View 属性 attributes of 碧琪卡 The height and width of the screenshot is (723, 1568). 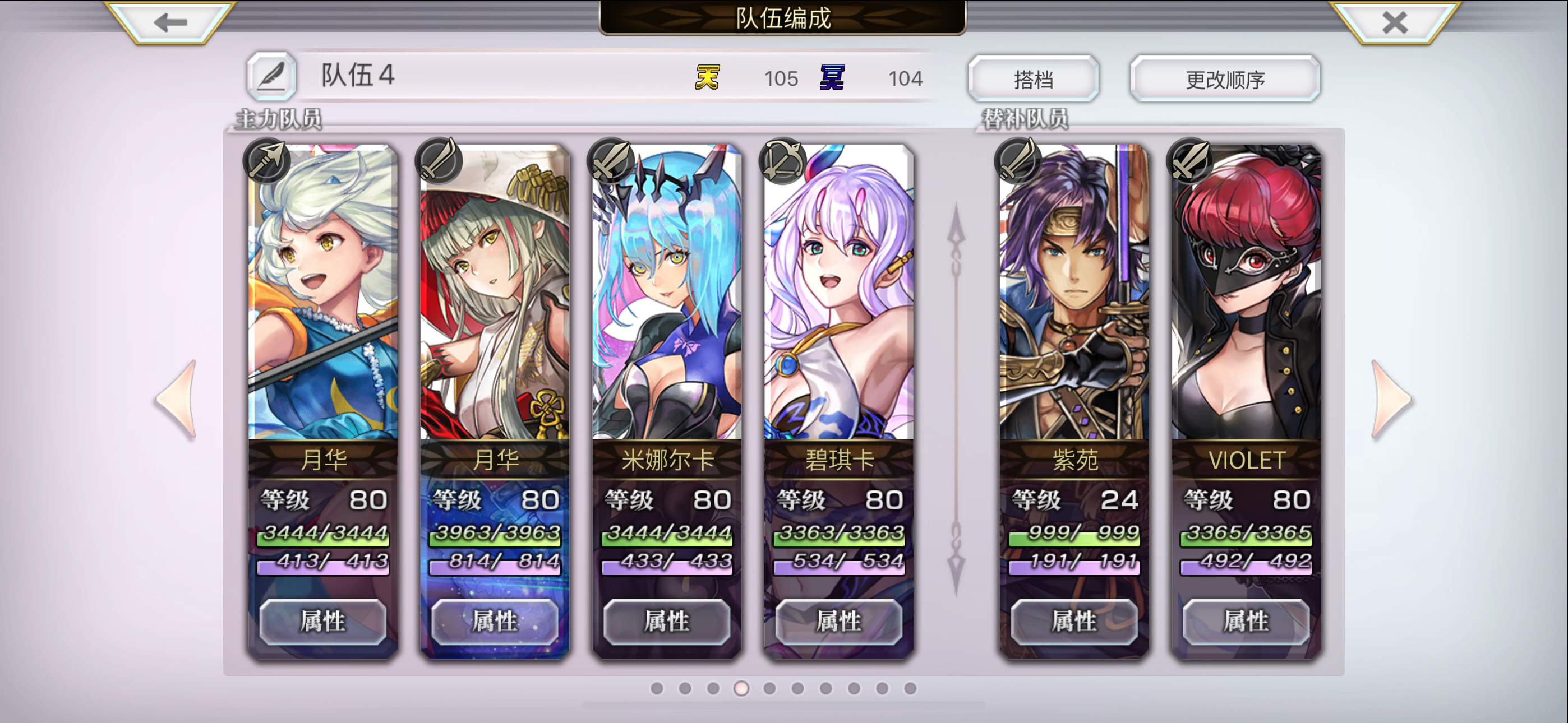pyautogui.click(x=840, y=623)
